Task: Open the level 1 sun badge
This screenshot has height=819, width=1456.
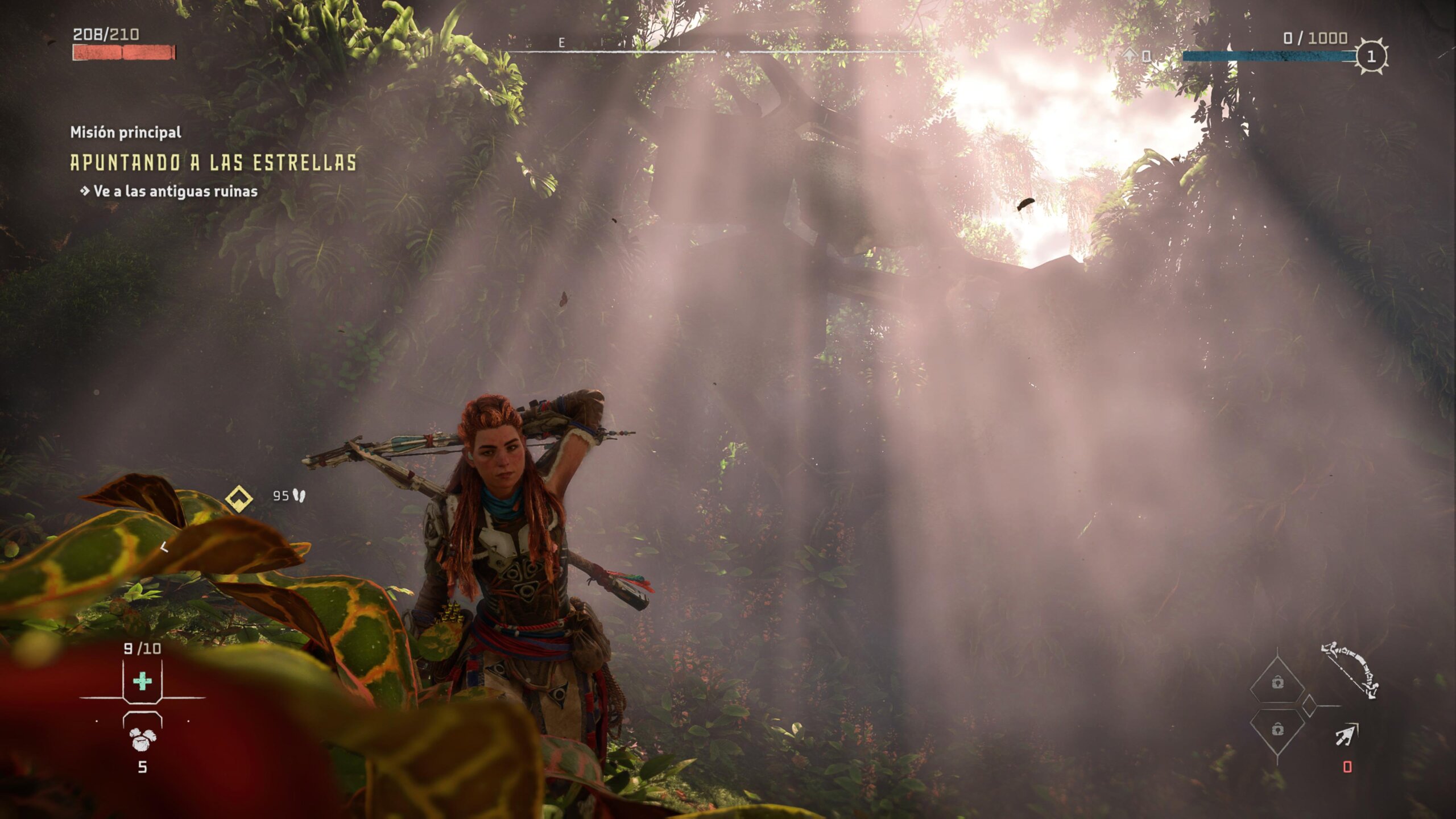Action: point(1371,56)
